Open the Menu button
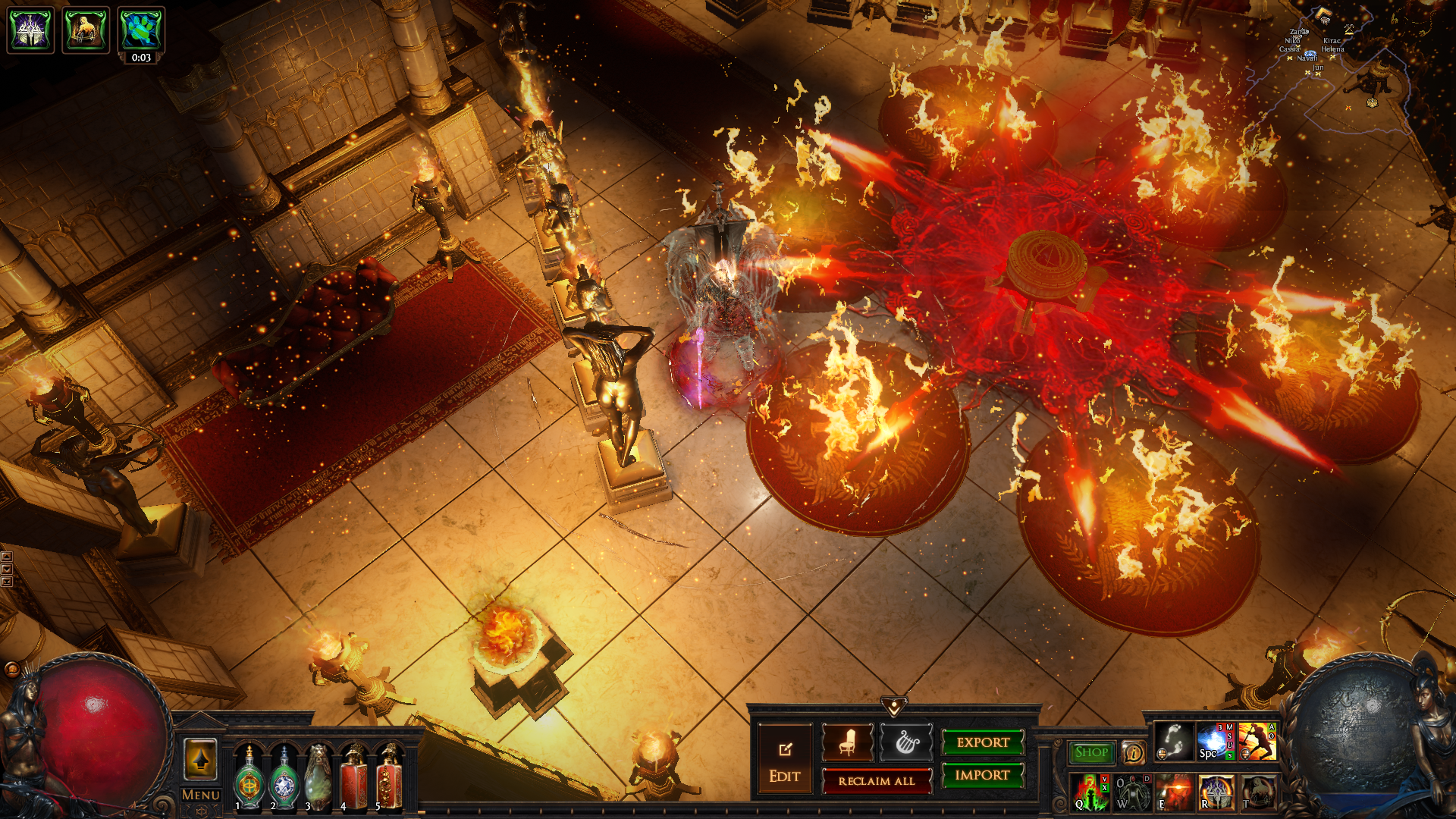Image resolution: width=1456 pixels, height=819 pixels. 201,795
